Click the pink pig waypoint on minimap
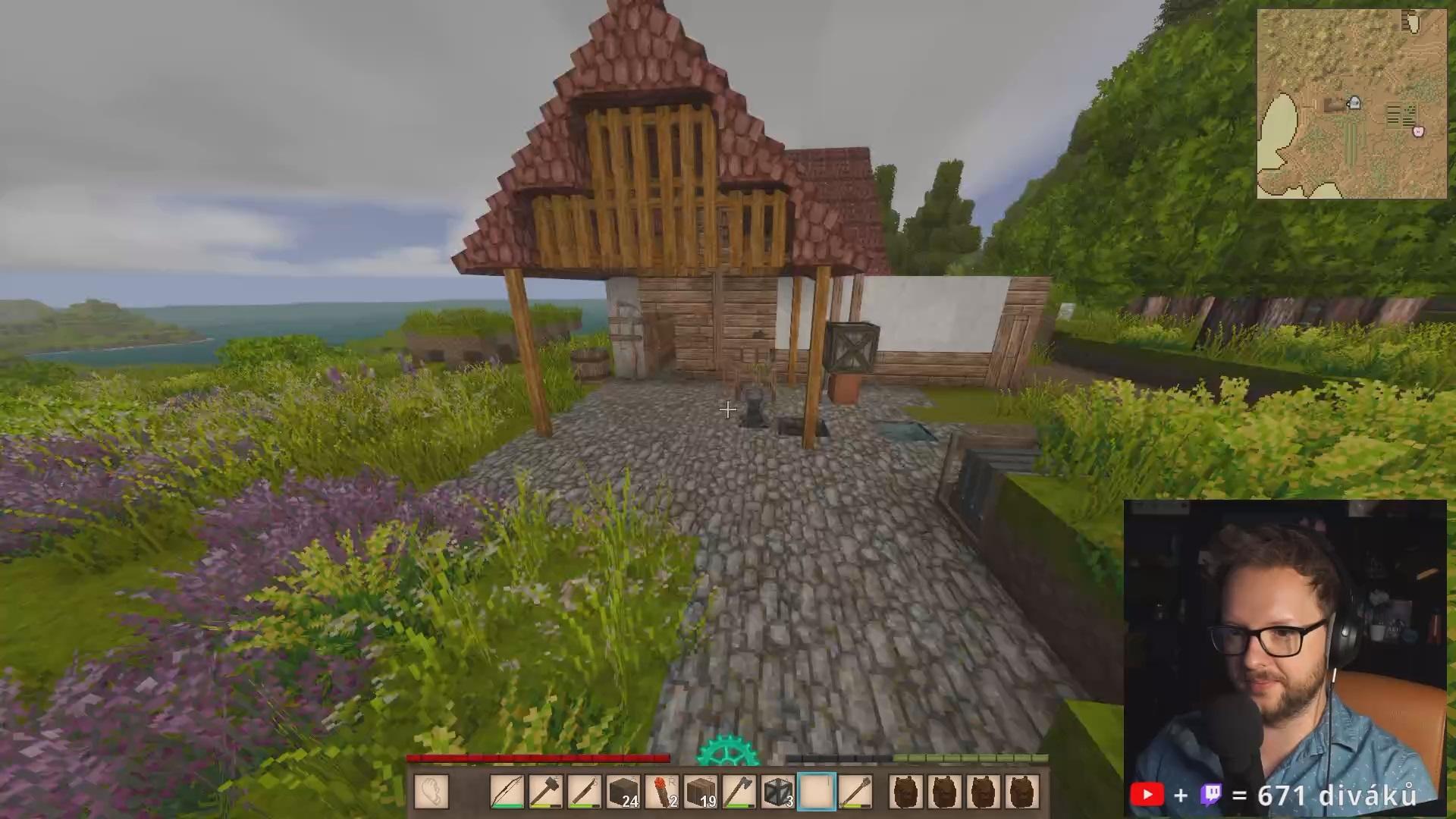 (x=1418, y=131)
